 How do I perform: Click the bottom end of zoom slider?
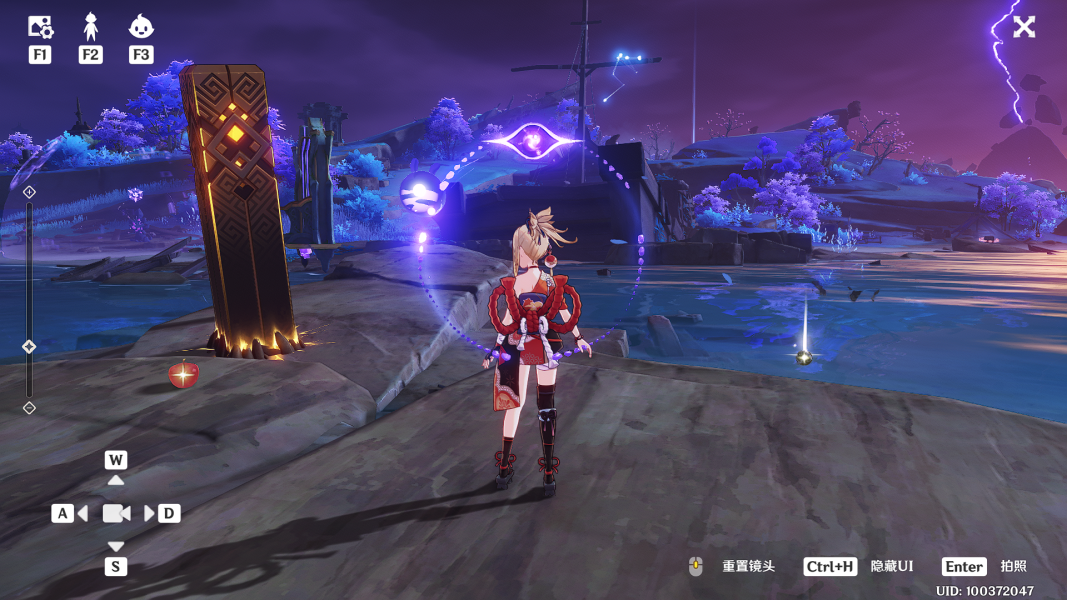click(29, 407)
